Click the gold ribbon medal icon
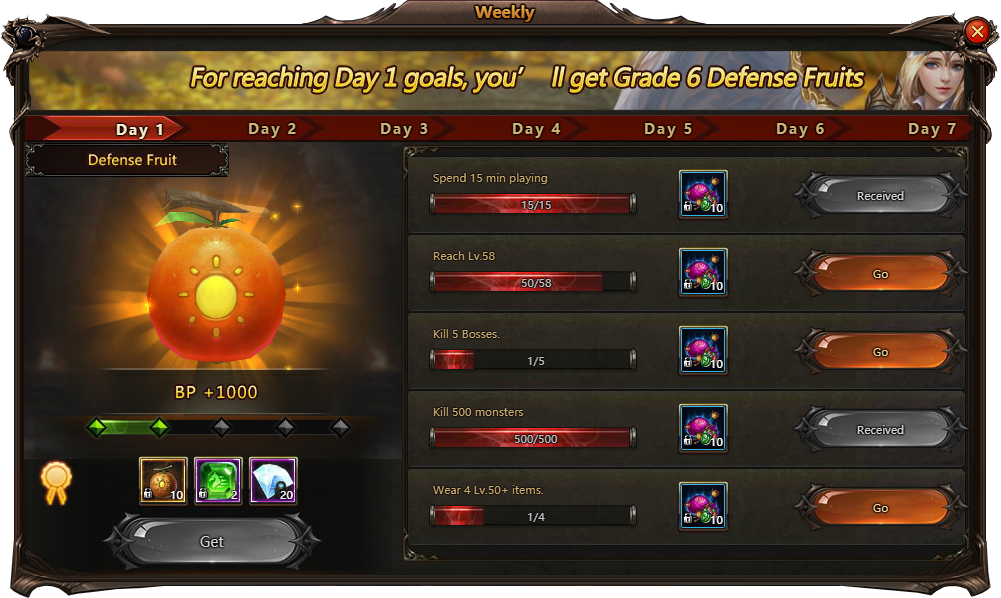Viewport: 1001px width, 598px height. pyautogui.click(x=55, y=481)
